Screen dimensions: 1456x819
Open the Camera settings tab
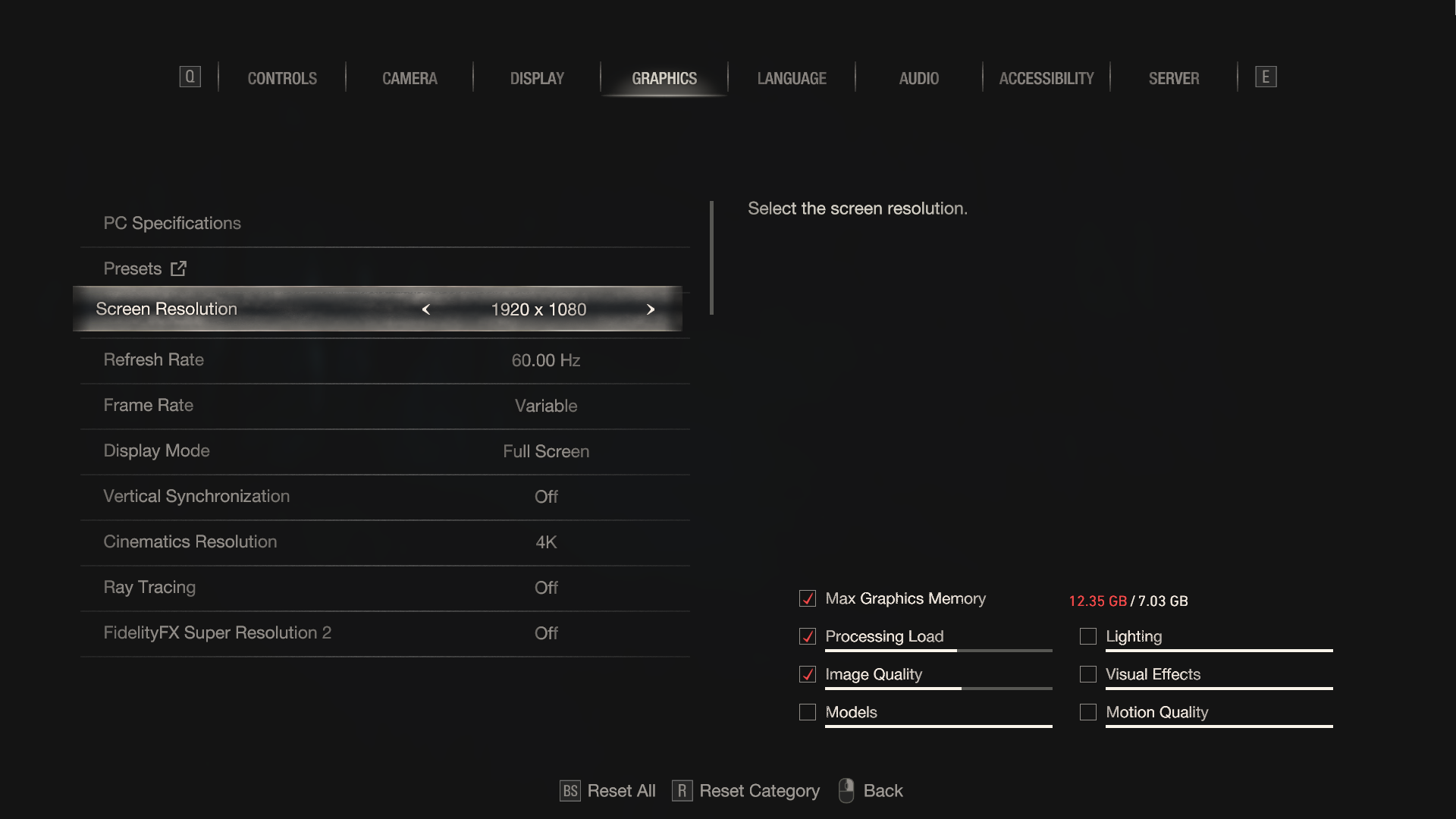pyautogui.click(x=409, y=78)
